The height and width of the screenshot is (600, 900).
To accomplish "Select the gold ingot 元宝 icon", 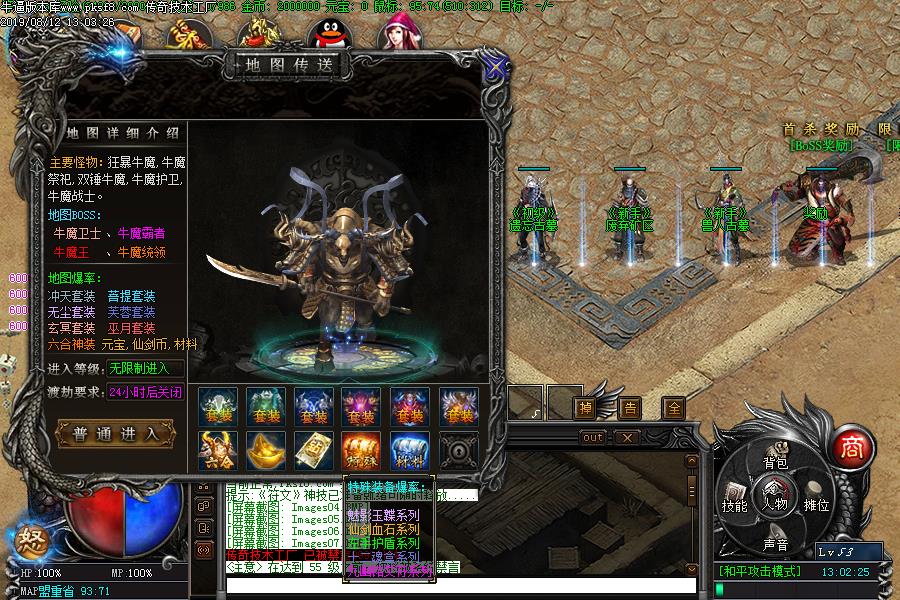I will (x=266, y=451).
